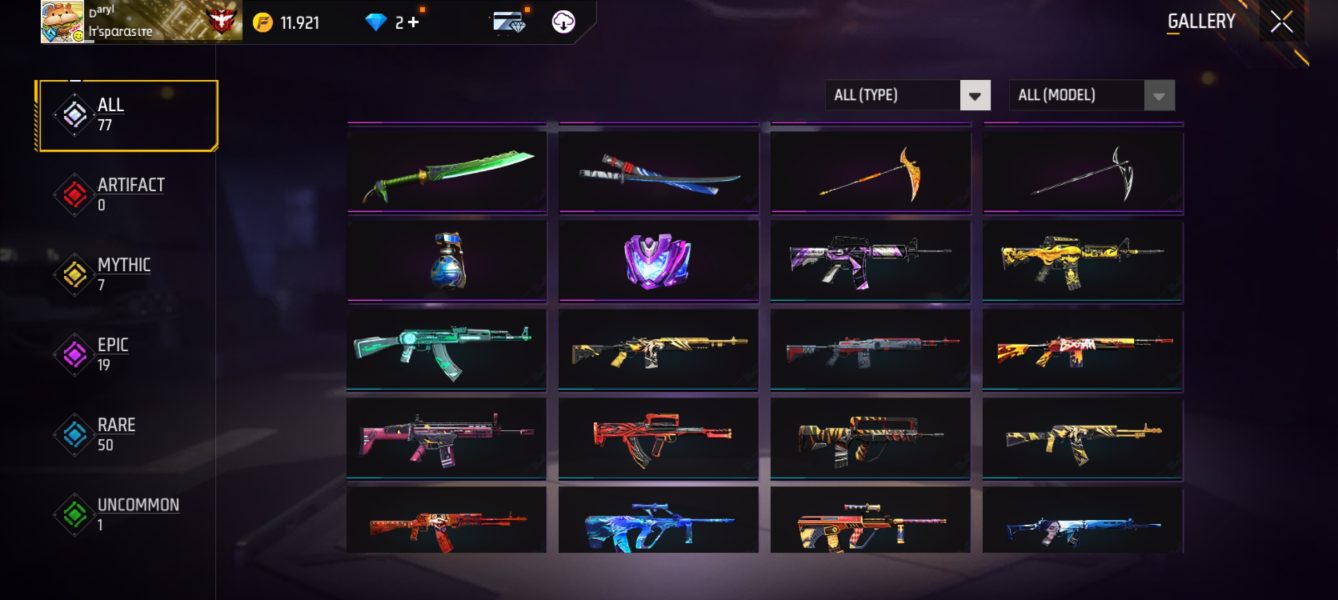Select the green machete skin

447,172
